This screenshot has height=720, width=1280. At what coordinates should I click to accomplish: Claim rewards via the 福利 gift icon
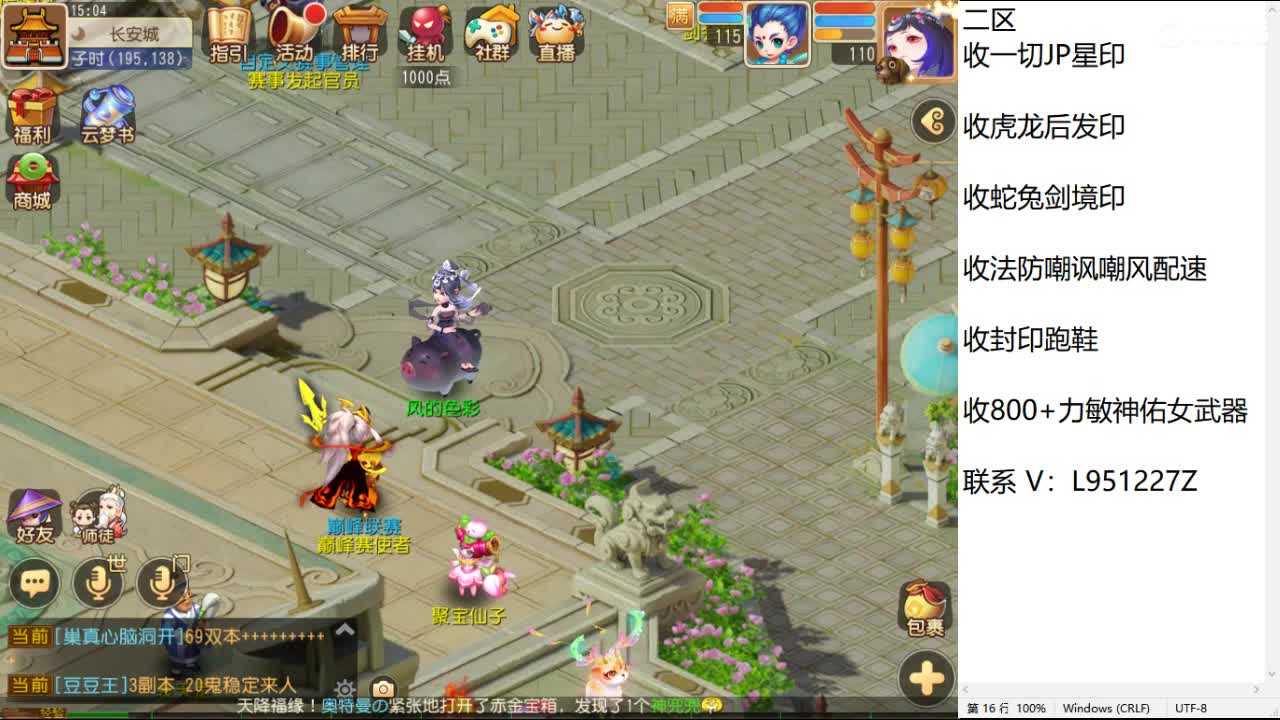[x=33, y=113]
